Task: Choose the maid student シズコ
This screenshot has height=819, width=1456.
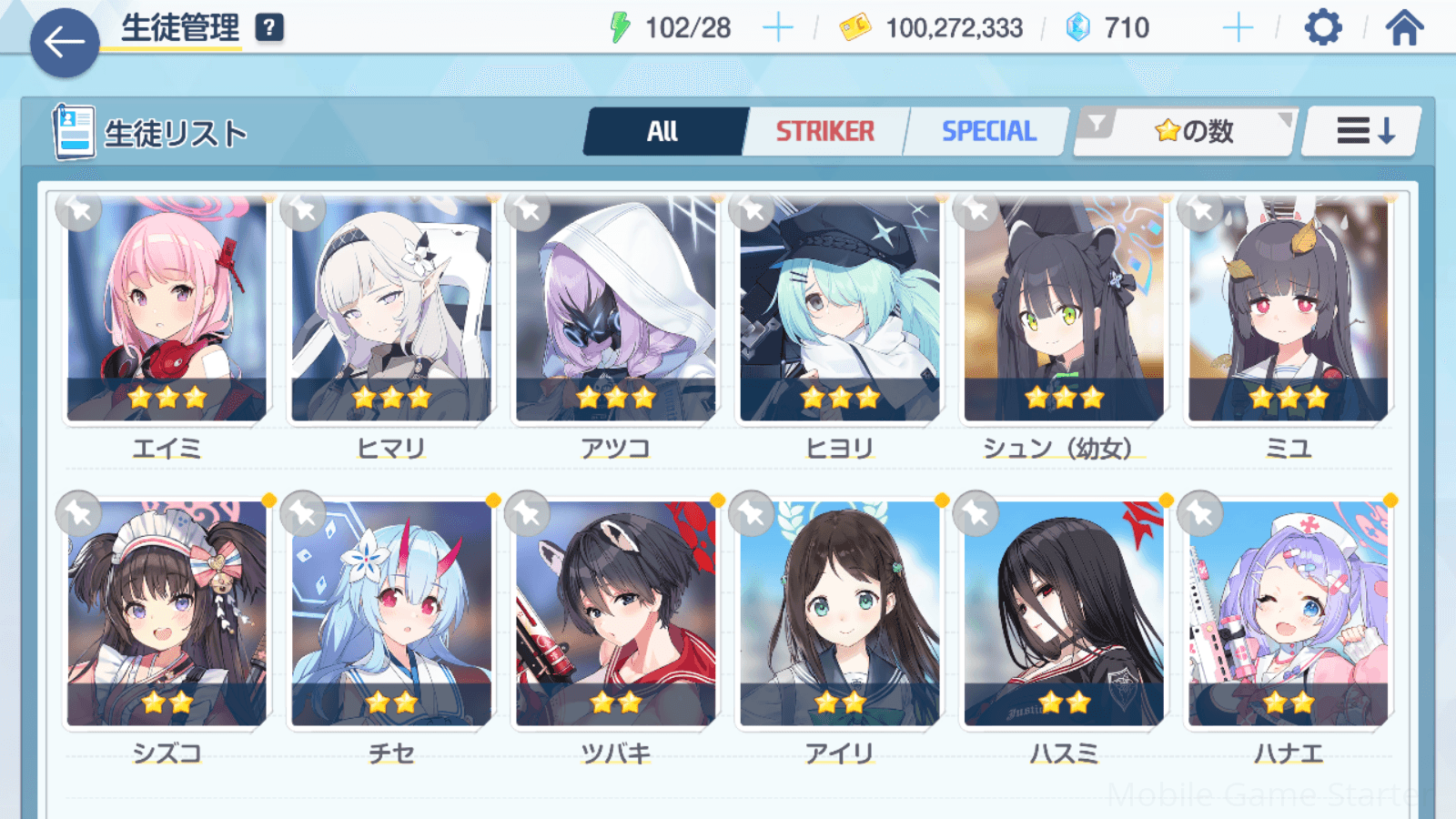Action: pyautogui.click(x=167, y=614)
